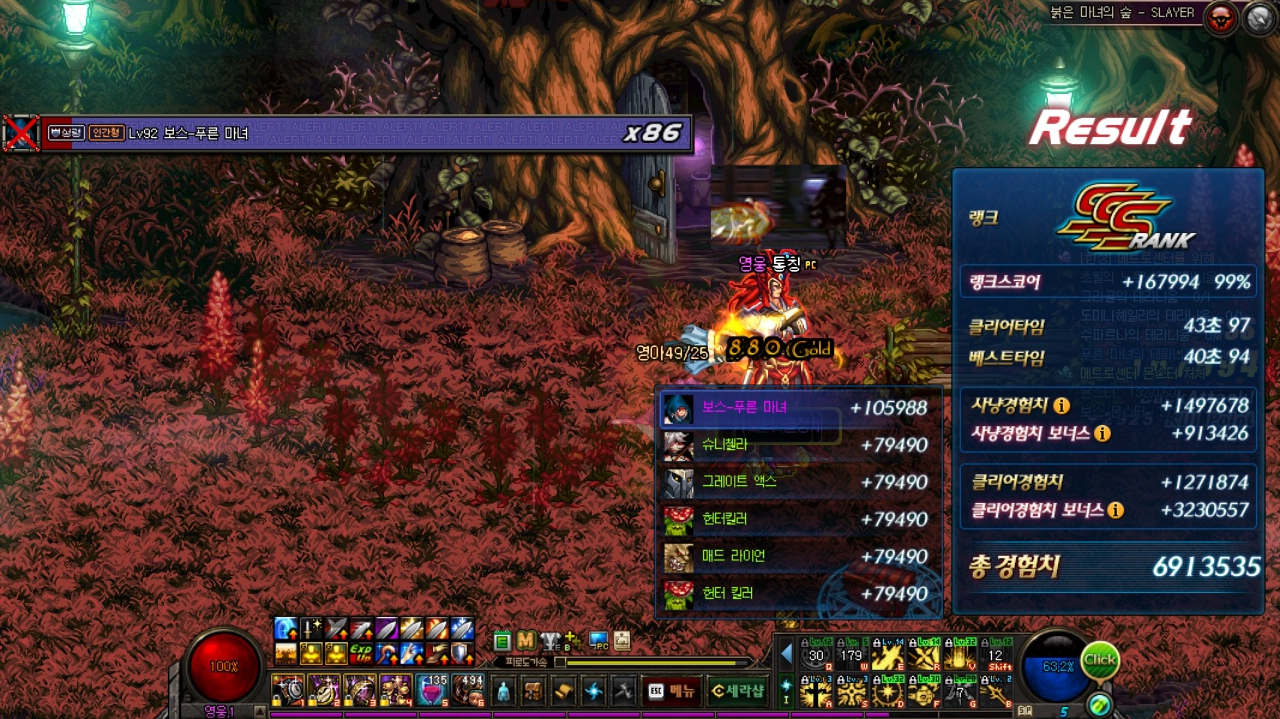Activate the skill bound to V
The height and width of the screenshot is (719, 1280).
(x=961, y=655)
